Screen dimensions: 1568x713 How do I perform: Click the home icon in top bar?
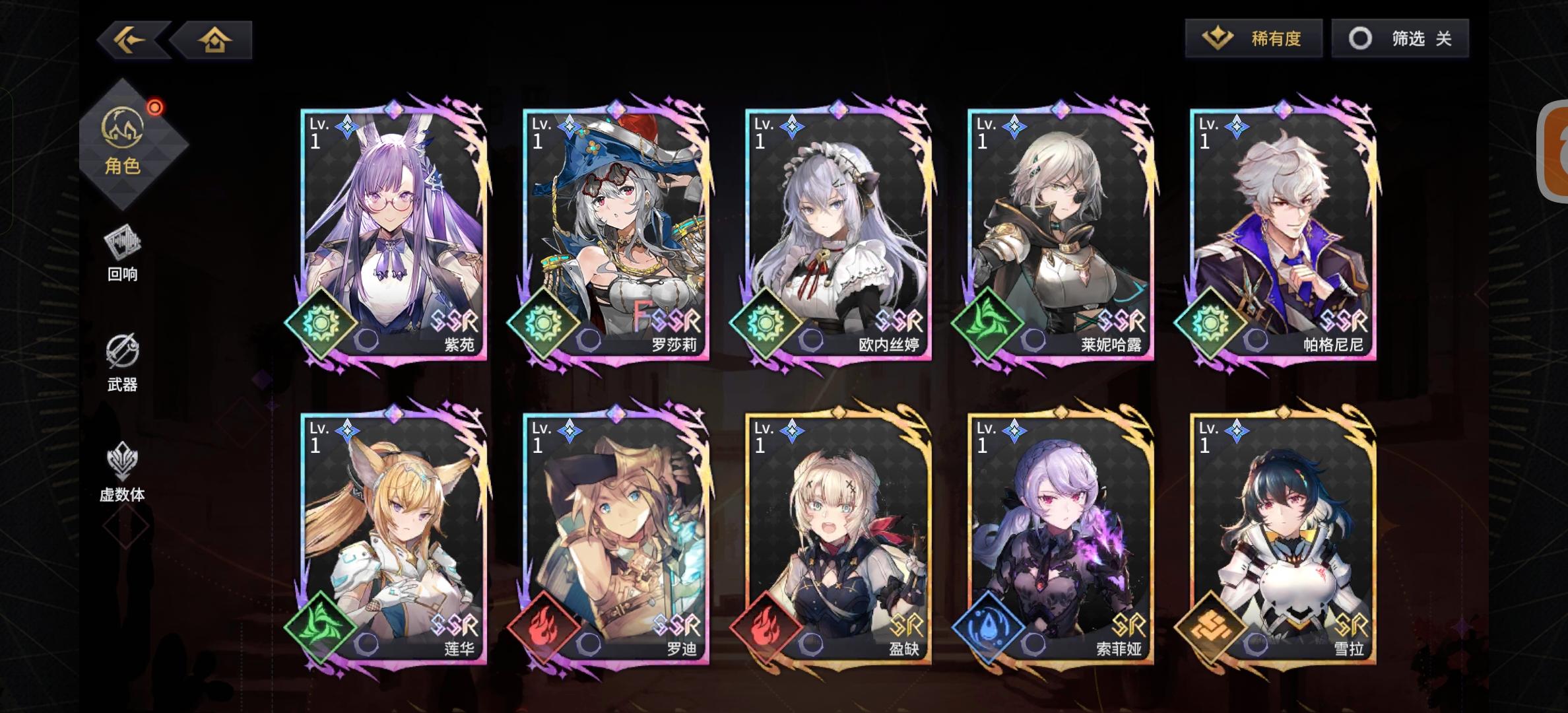(214, 40)
